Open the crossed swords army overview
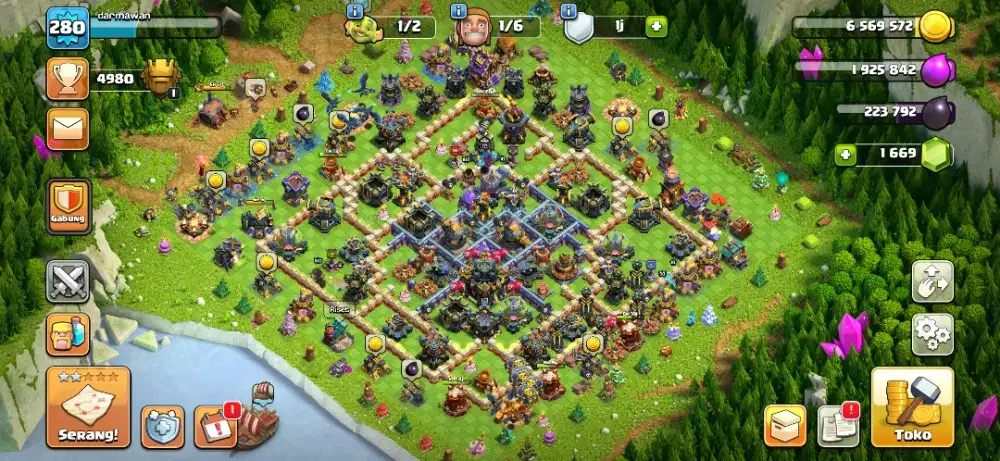 68,281
